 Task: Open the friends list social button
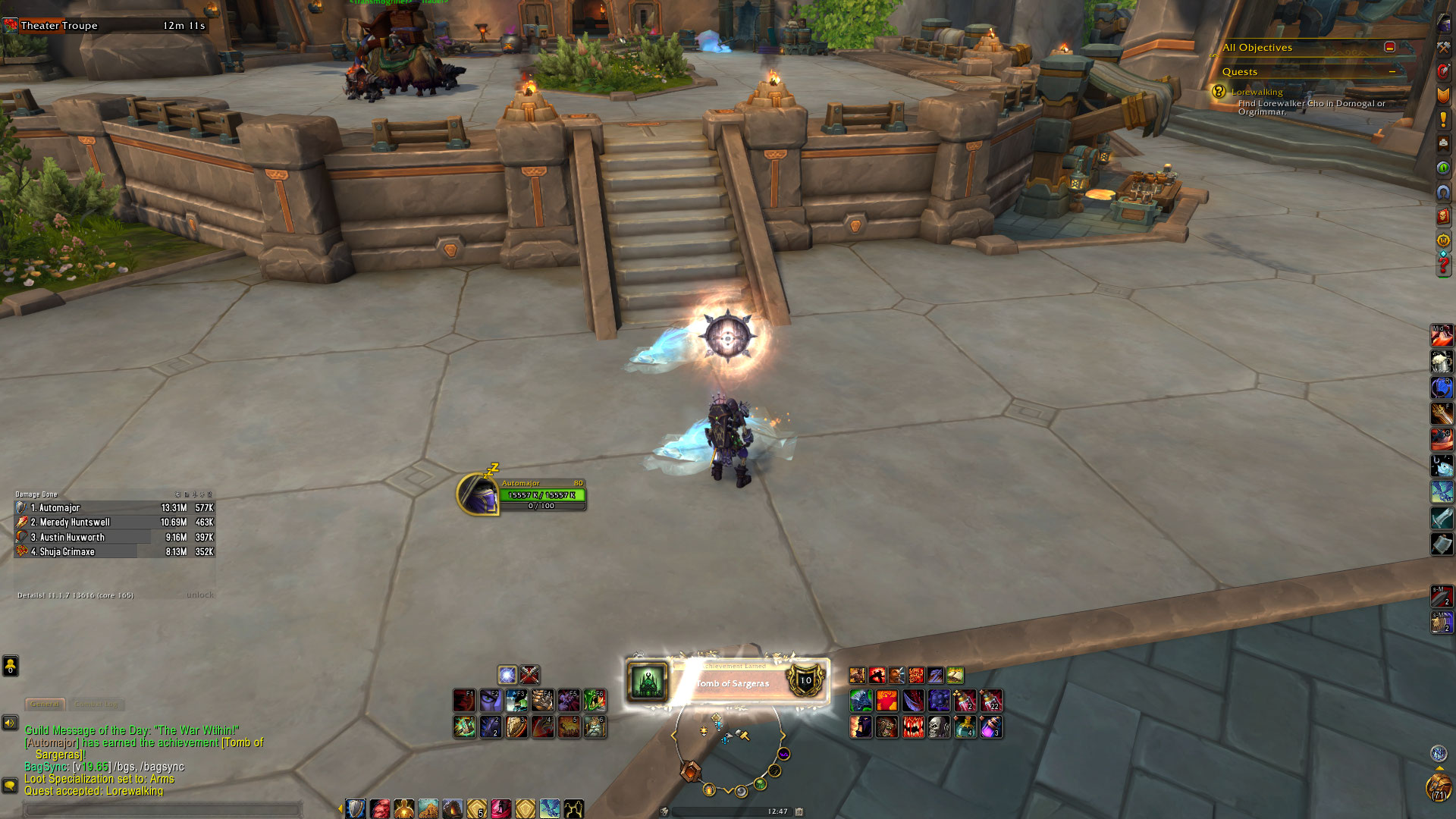click(11, 666)
